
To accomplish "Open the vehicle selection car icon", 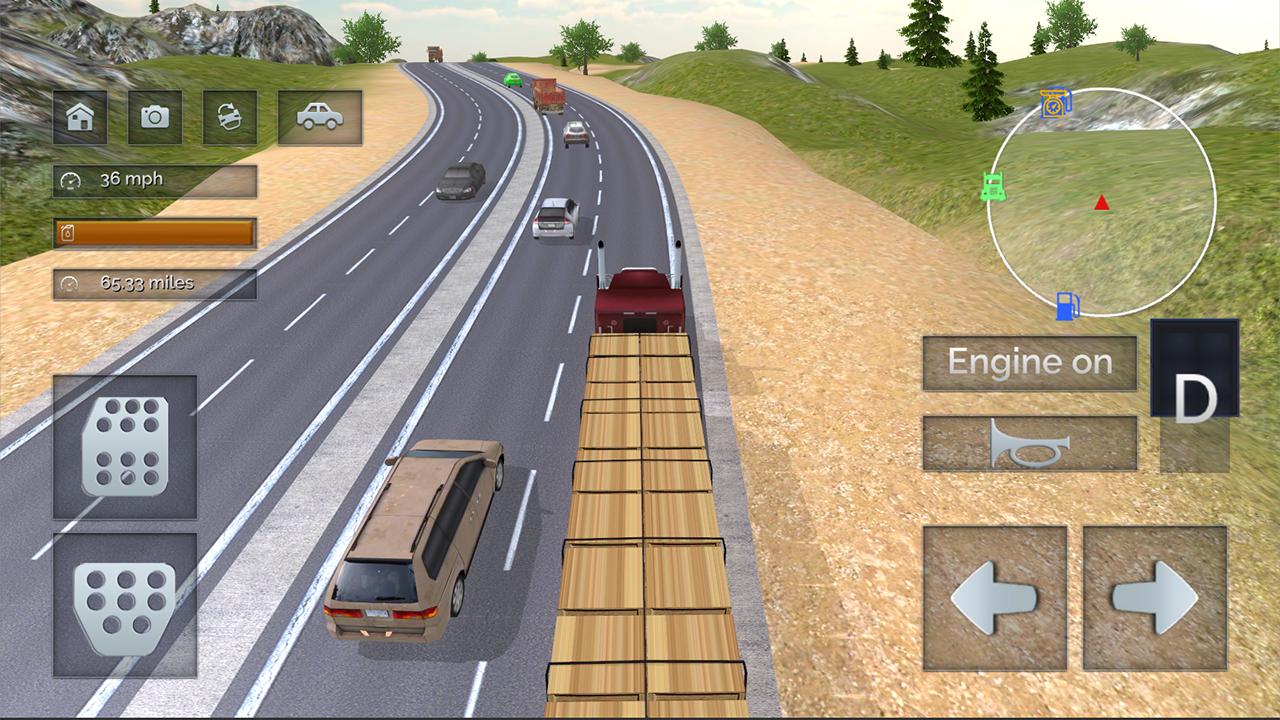I will (x=319, y=117).
